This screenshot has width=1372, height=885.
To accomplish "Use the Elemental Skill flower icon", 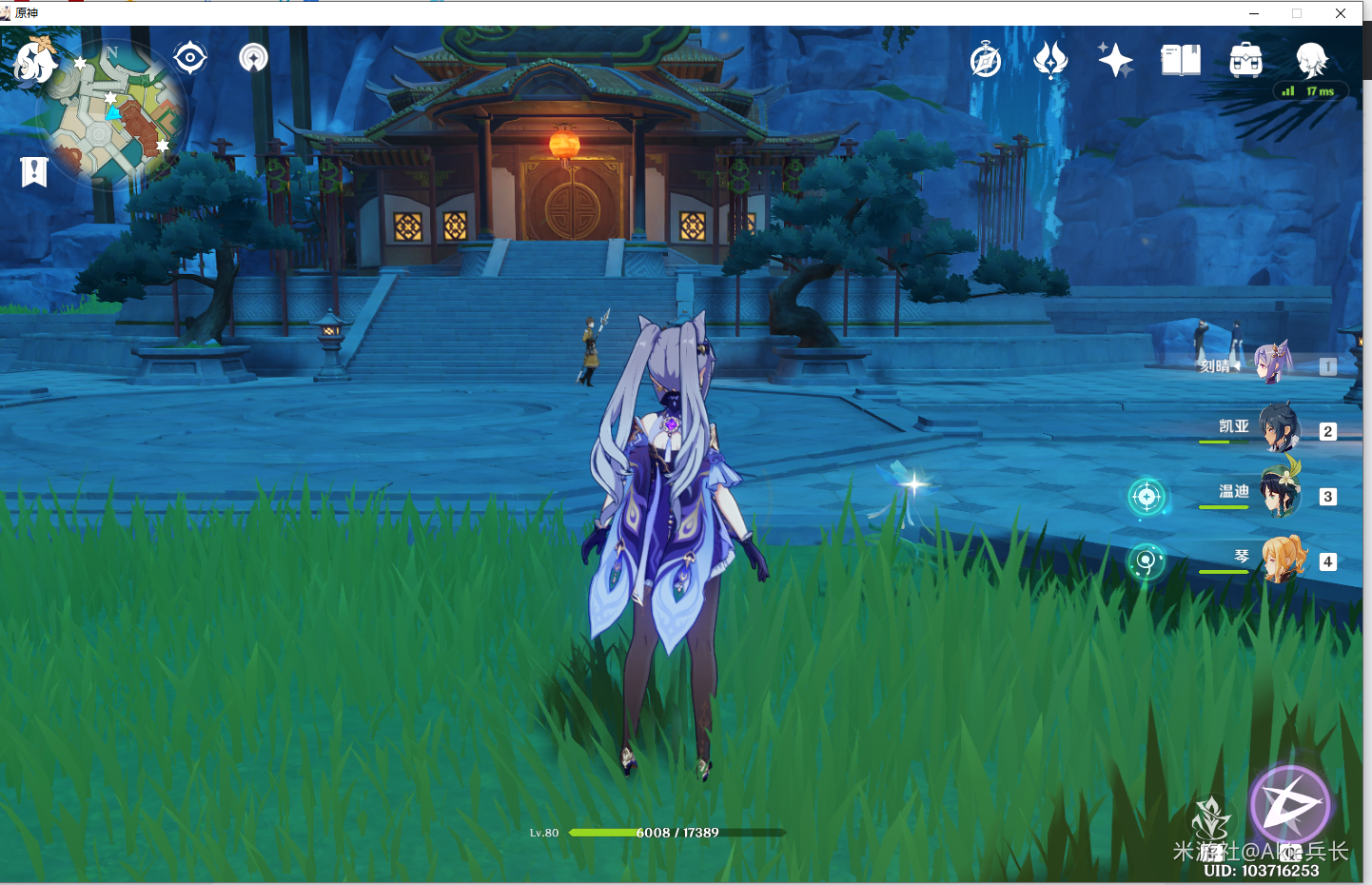I will 1210,822.
